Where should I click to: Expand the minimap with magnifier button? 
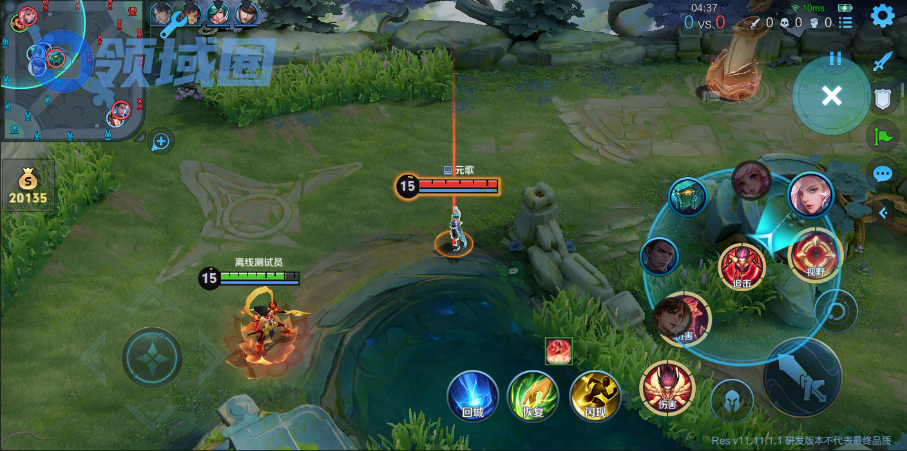pyautogui.click(x=160, y=142)
